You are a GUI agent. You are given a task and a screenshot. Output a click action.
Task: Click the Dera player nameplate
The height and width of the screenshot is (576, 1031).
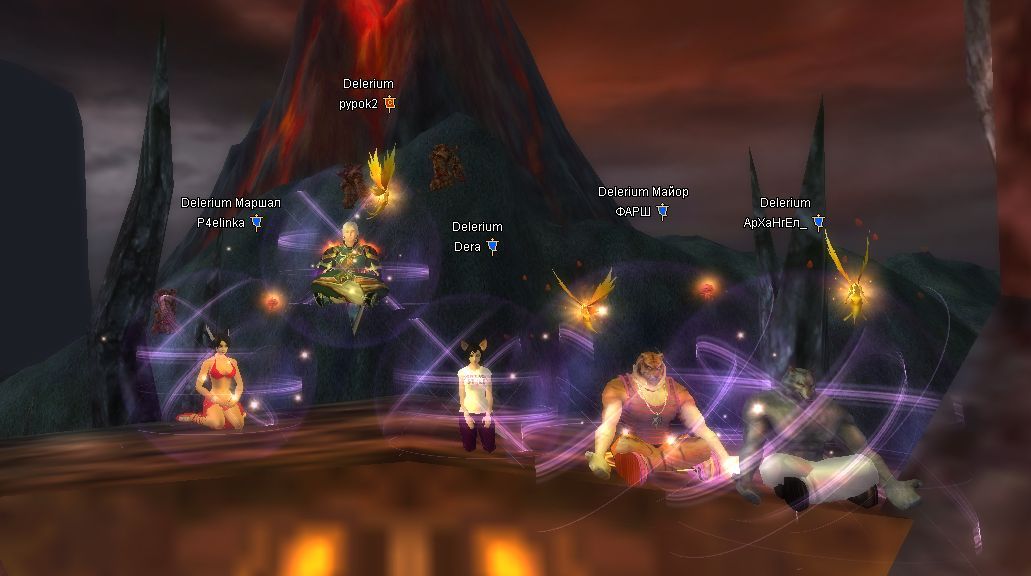click(x=468, y=246)
